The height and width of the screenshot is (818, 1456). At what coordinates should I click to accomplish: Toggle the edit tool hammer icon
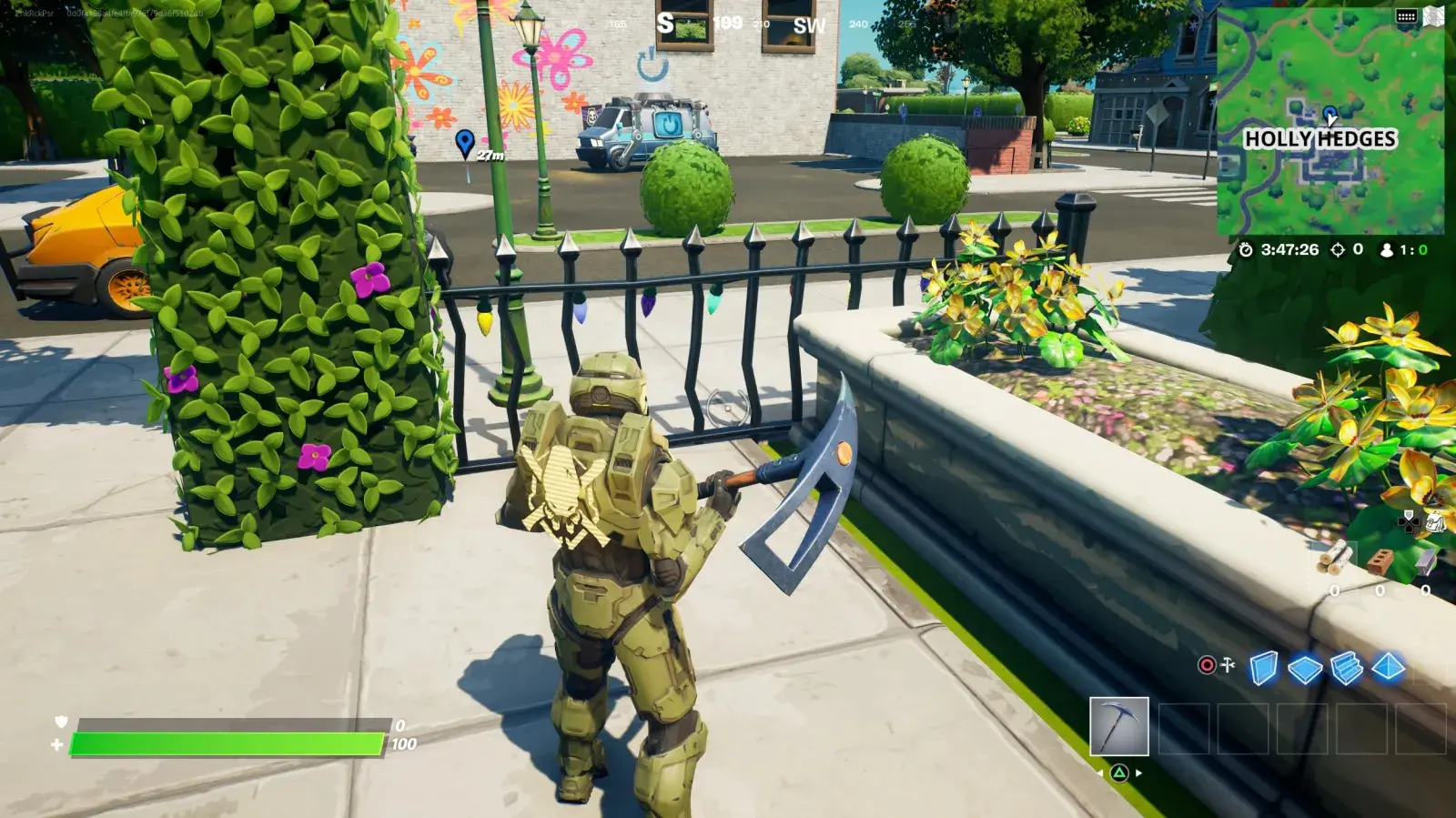tap(1227, 664)
